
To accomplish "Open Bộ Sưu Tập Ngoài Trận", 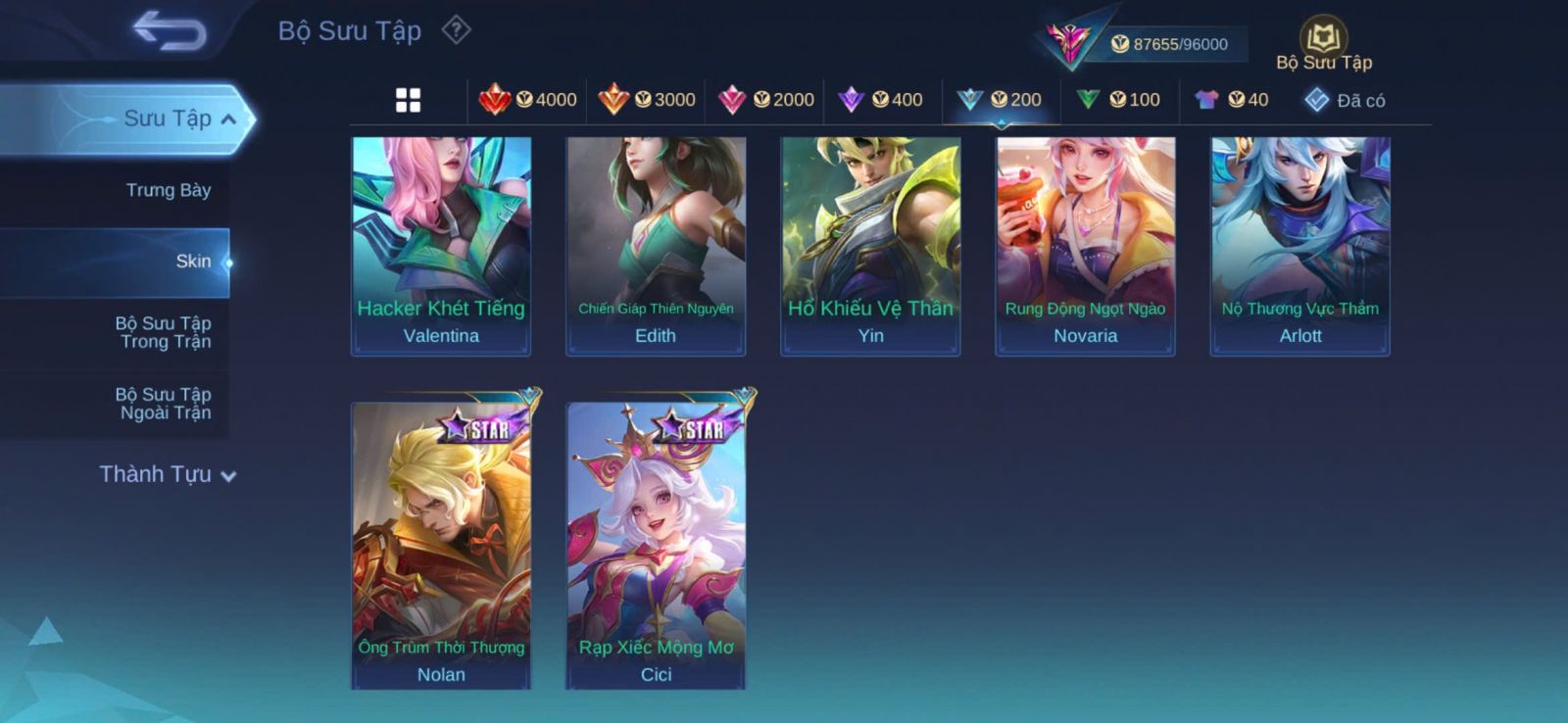I will coord(164,404).
